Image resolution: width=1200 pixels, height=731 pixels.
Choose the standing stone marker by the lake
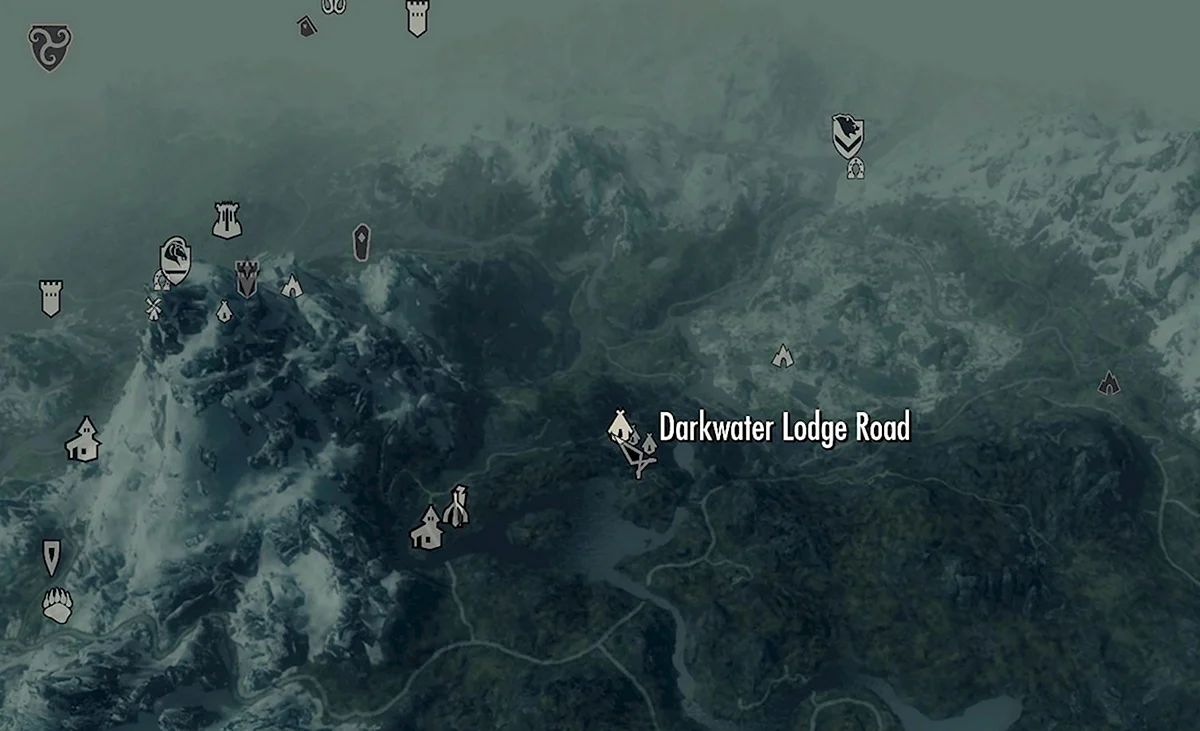457,506
